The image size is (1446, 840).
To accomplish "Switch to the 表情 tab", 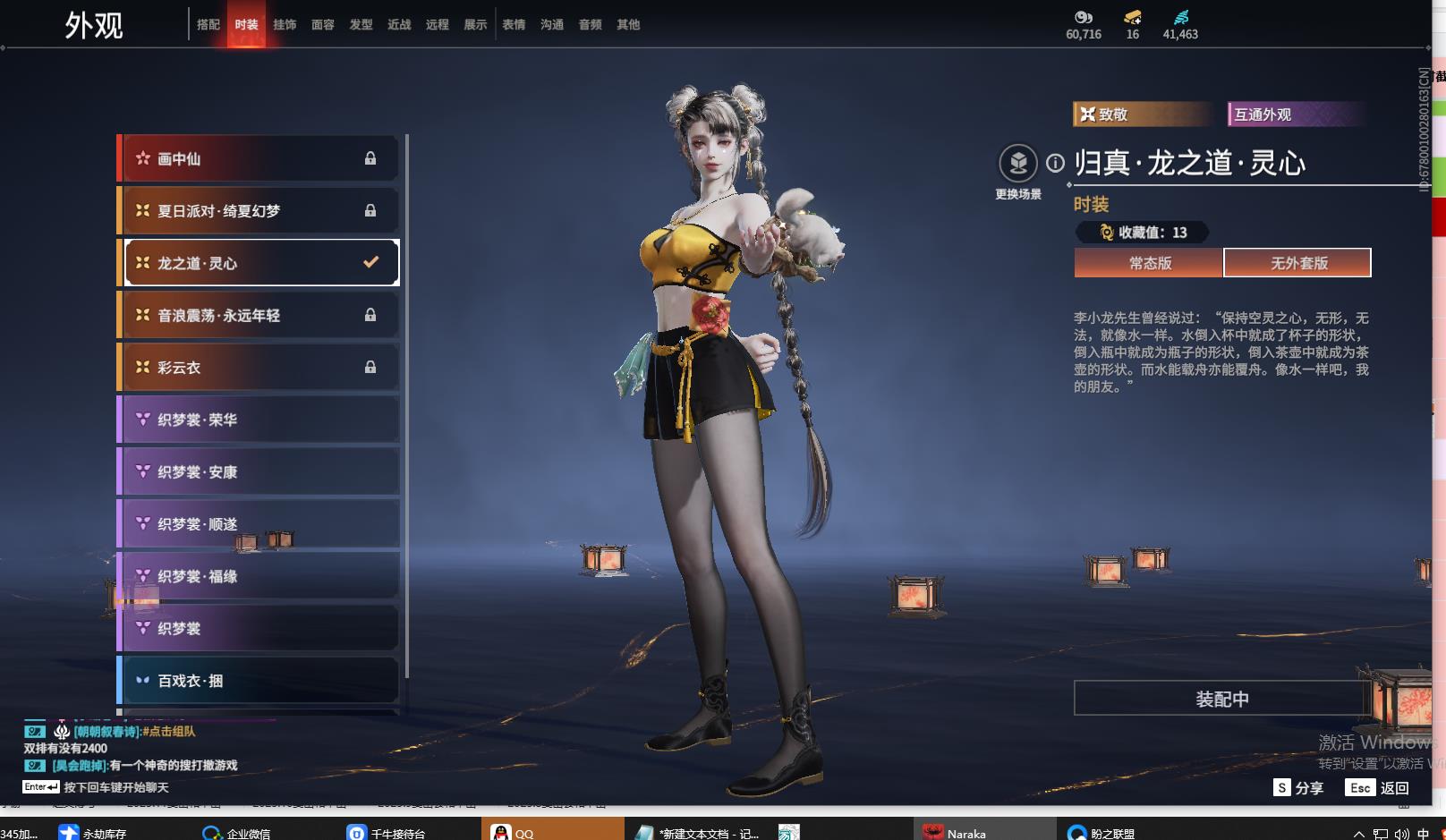I will point(514,25).
